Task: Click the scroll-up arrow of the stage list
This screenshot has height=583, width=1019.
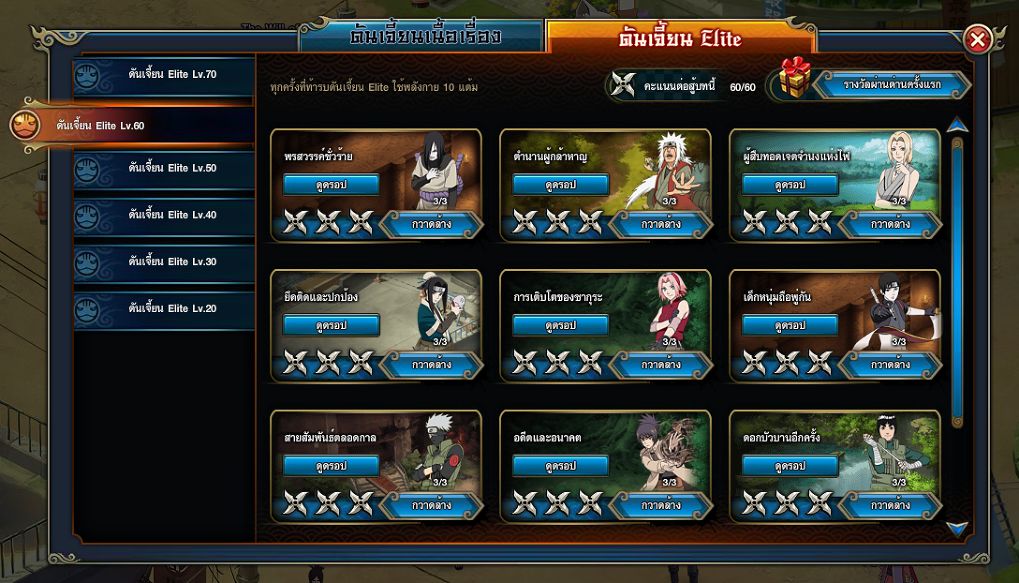Action: [957, 125]
